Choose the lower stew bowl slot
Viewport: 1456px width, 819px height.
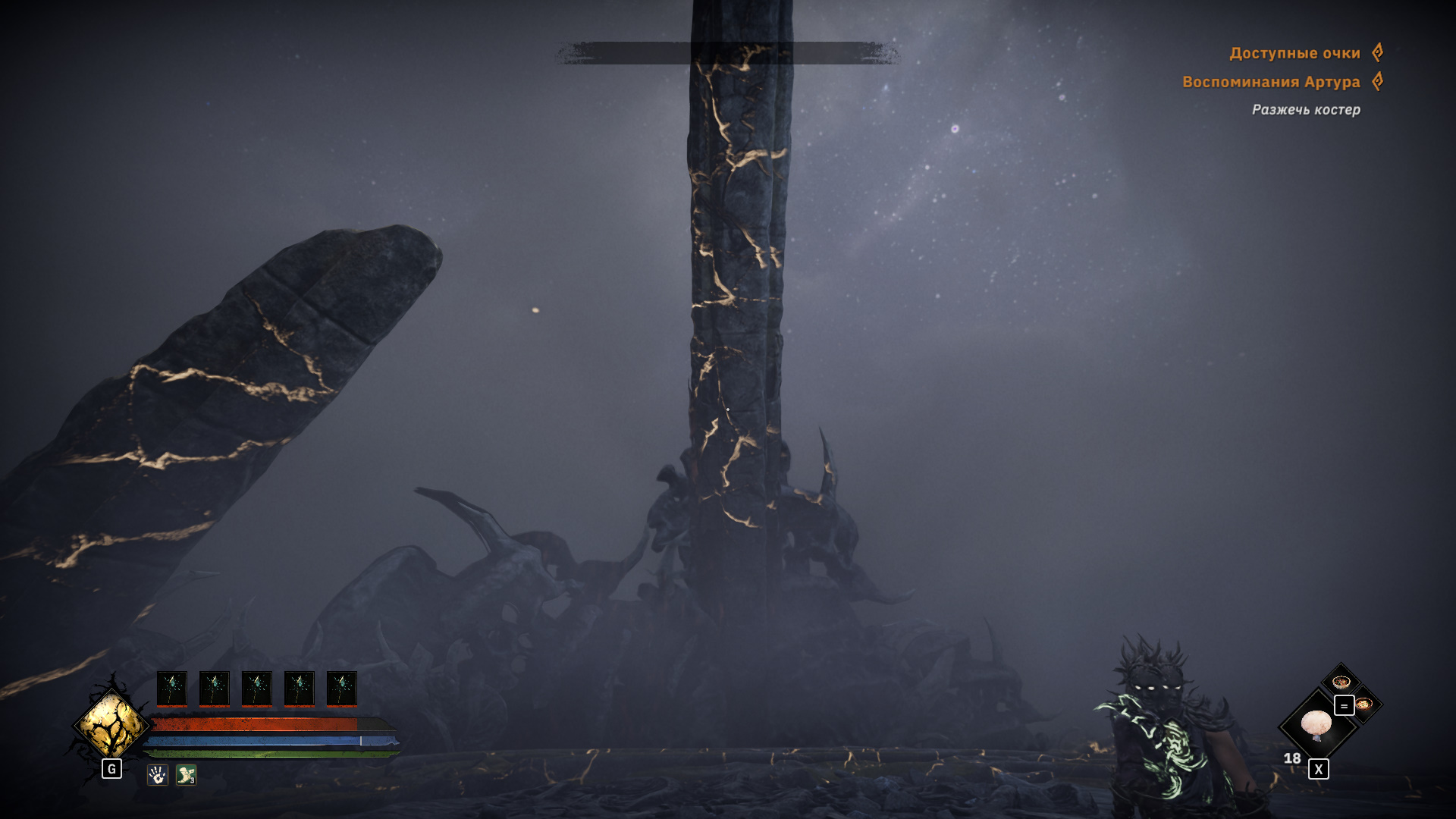(1365, 704)
